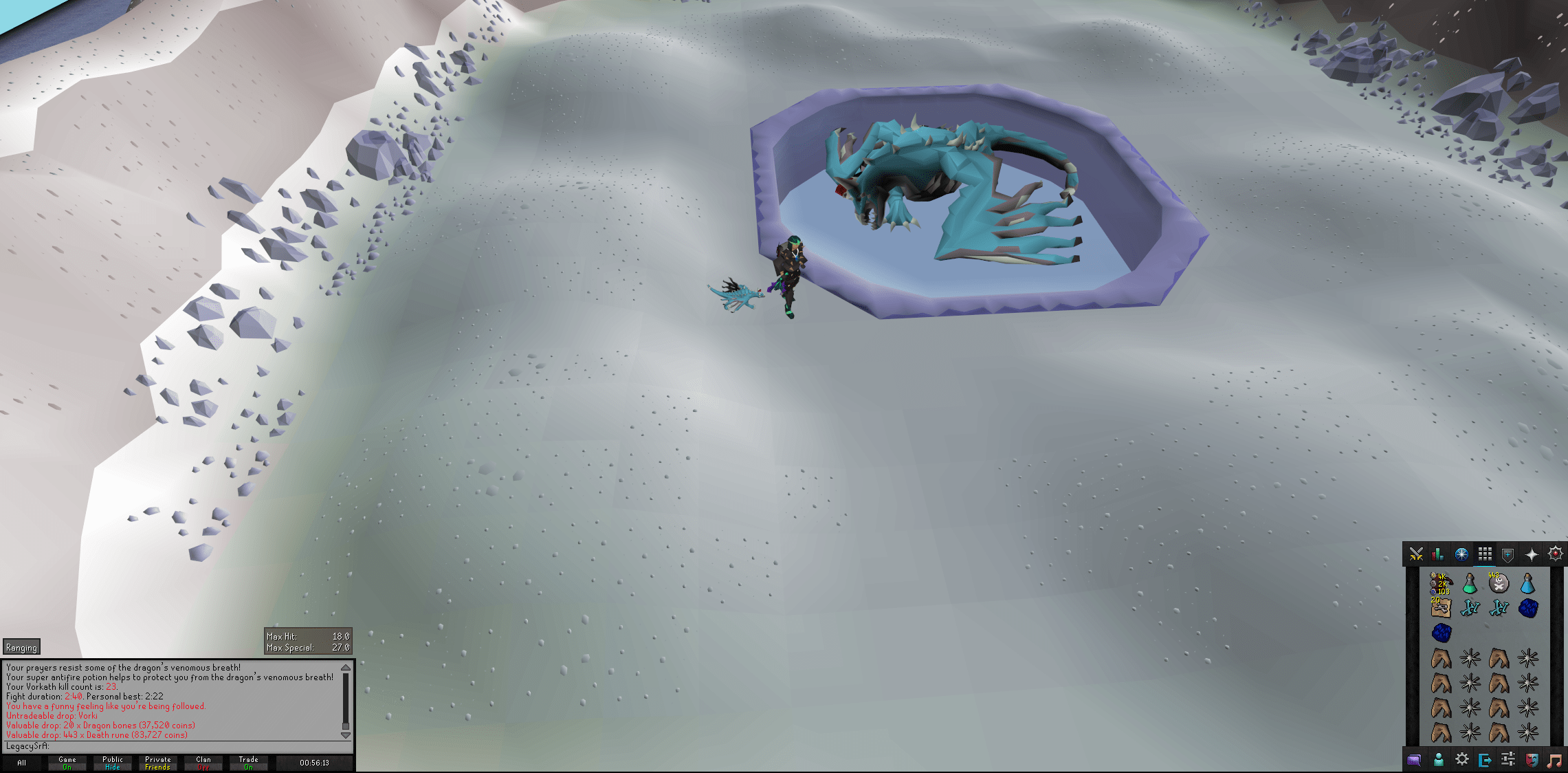
Task: Click the Logout icon
Action: (1486, 761)
